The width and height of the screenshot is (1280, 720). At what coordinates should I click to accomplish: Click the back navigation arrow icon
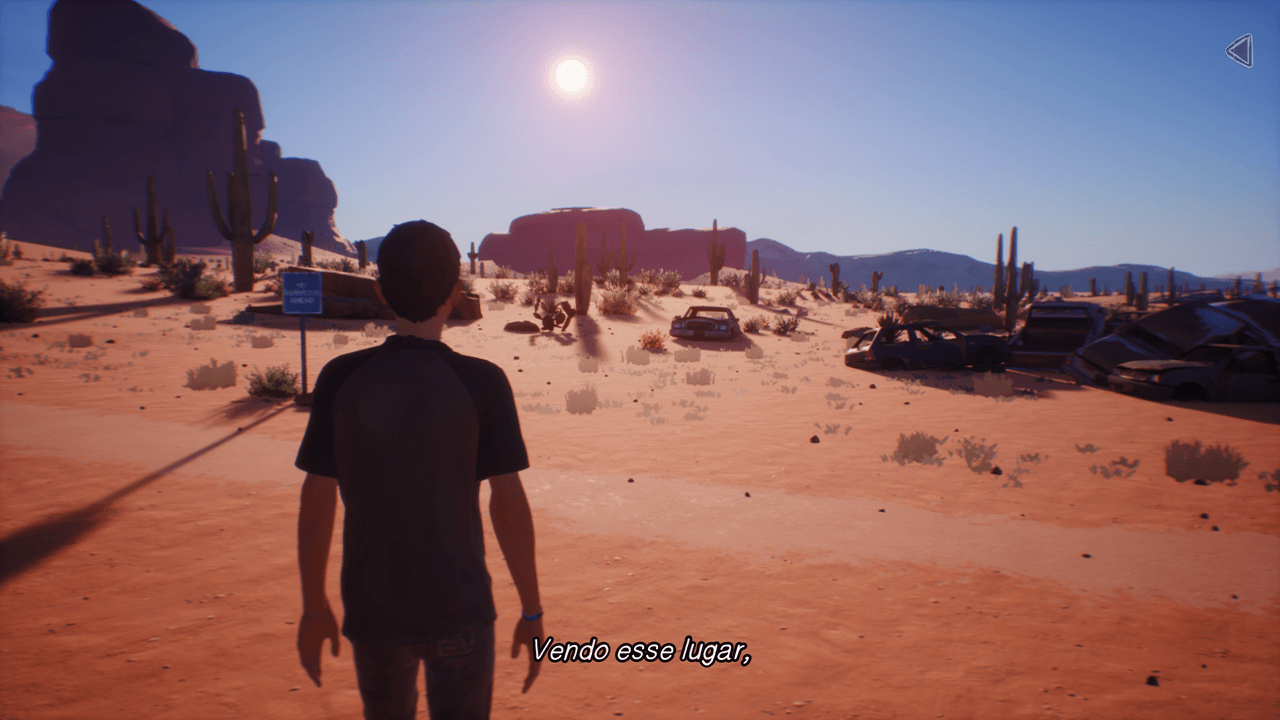(x=1238, y=51)
